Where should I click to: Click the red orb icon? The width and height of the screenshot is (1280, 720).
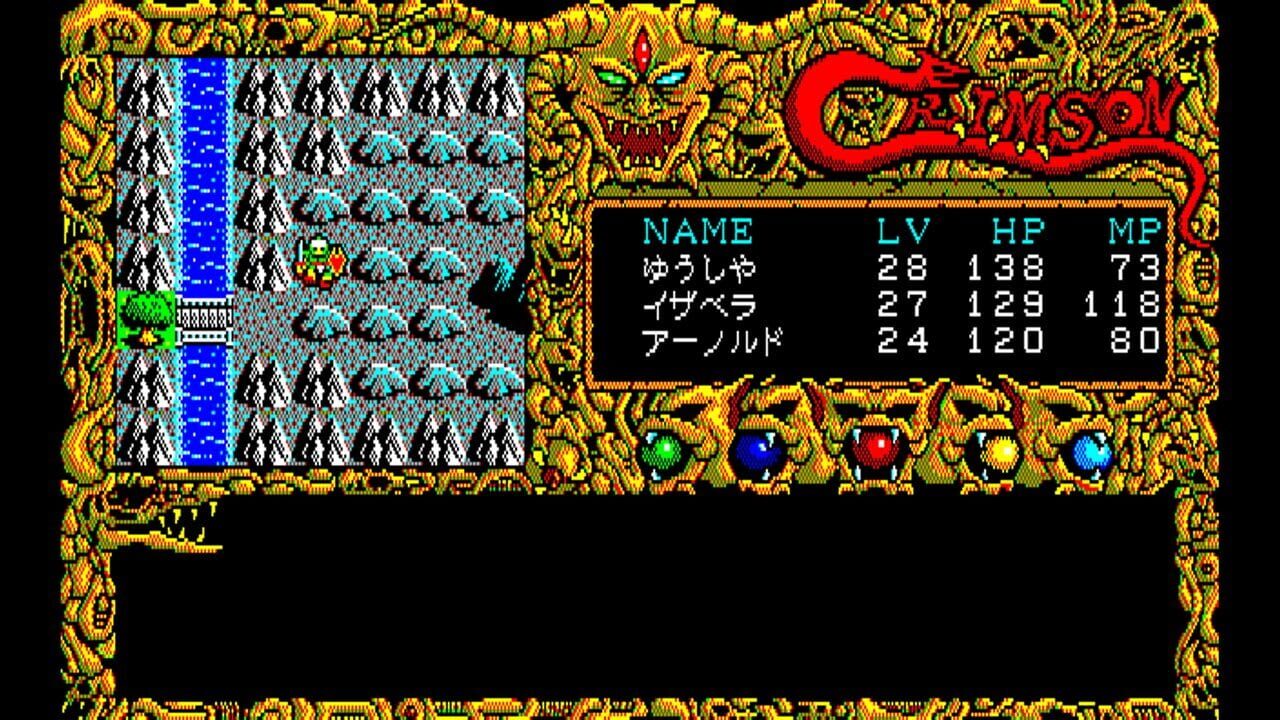[876, 450]
